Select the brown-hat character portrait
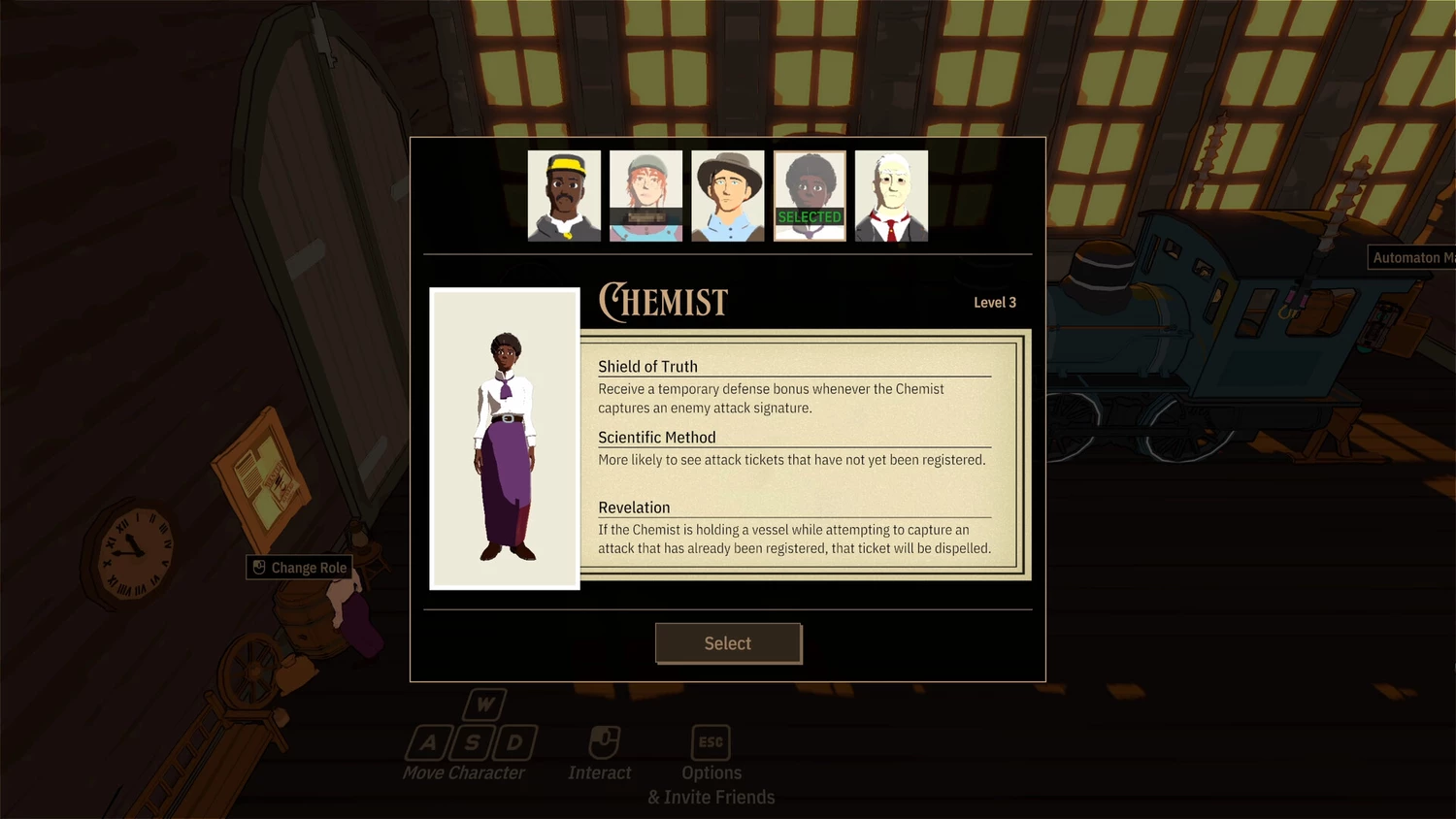The image size is (1456, 819). pos(728,196)
